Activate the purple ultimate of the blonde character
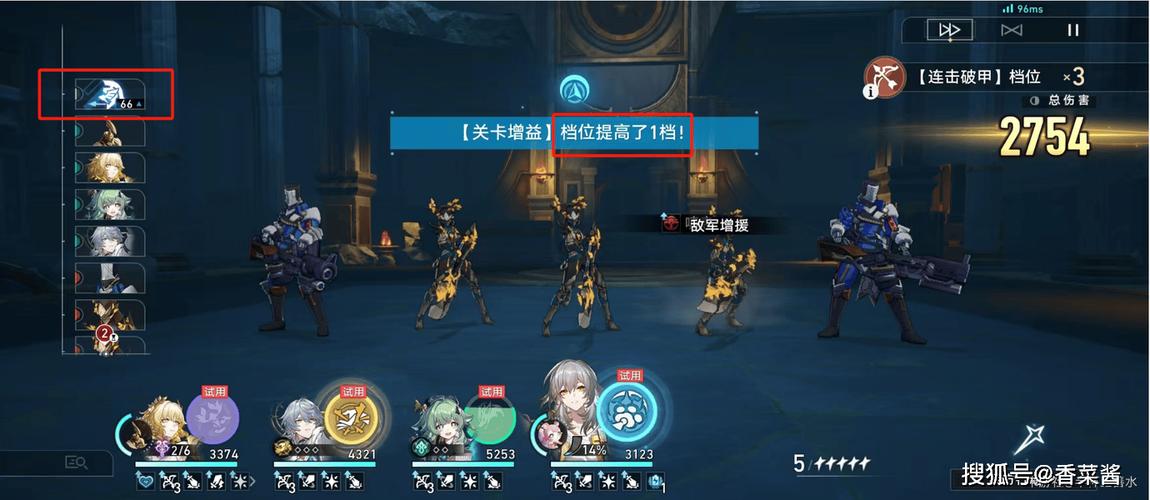This screenshot has height=500, width=1150. point(212,416)
